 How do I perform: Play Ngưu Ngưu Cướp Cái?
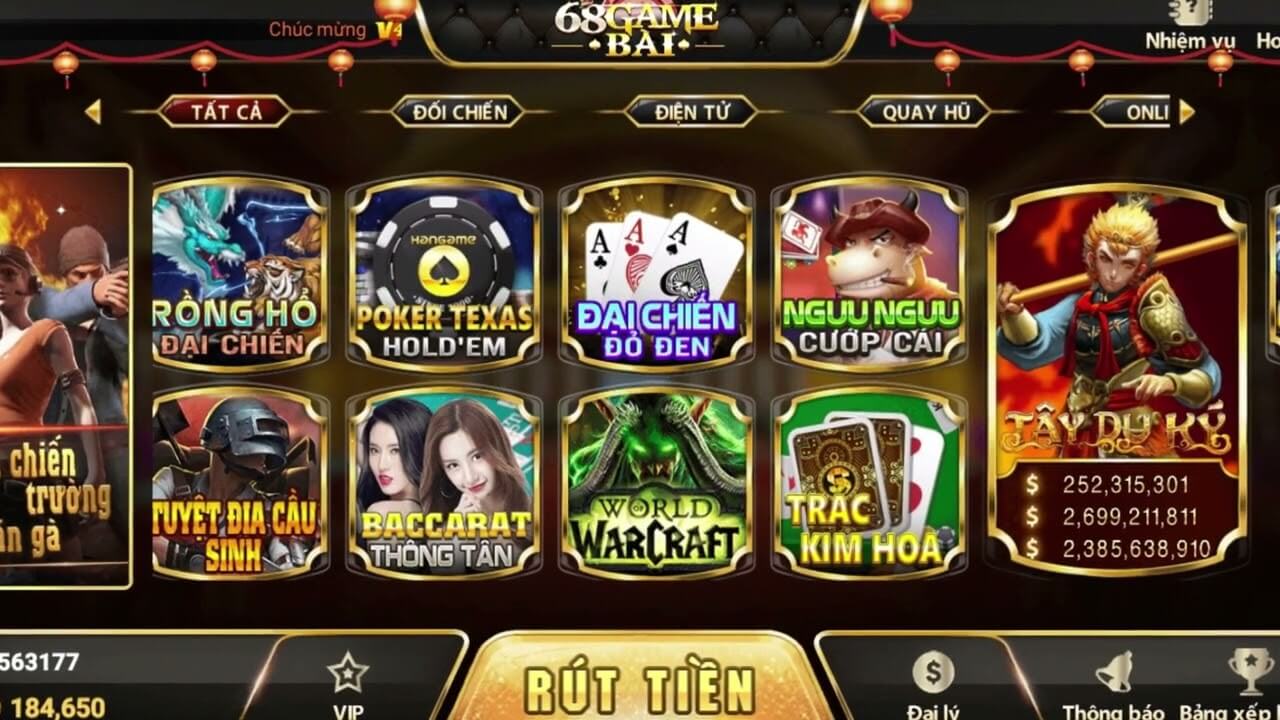click(869, 273)
